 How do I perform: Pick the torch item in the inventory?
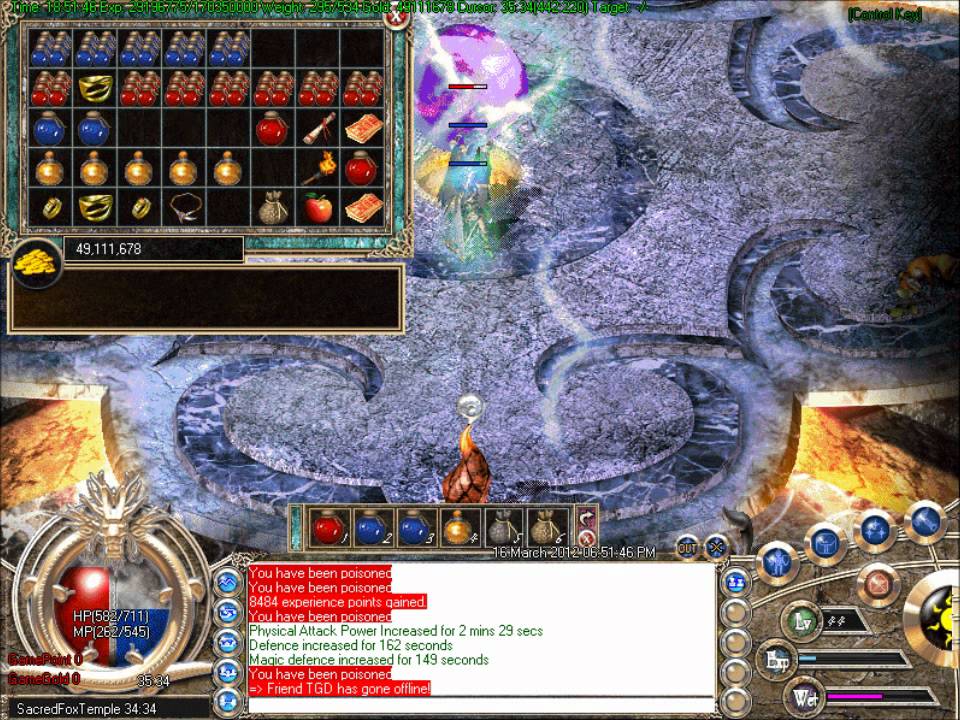pyautogui.click(x=318, y=168)
